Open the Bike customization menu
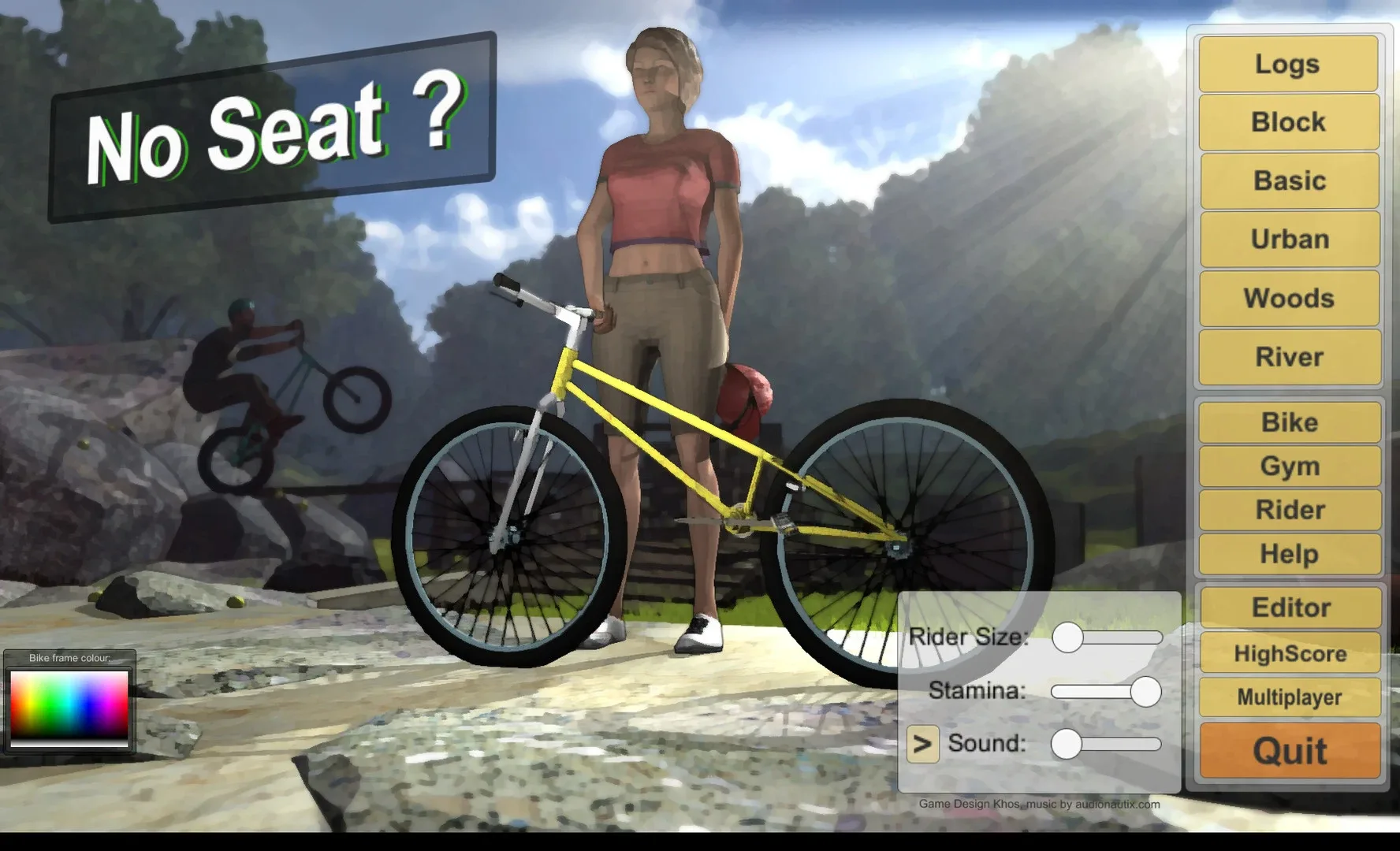The image size is (1400, 851). coord(1287,422)
